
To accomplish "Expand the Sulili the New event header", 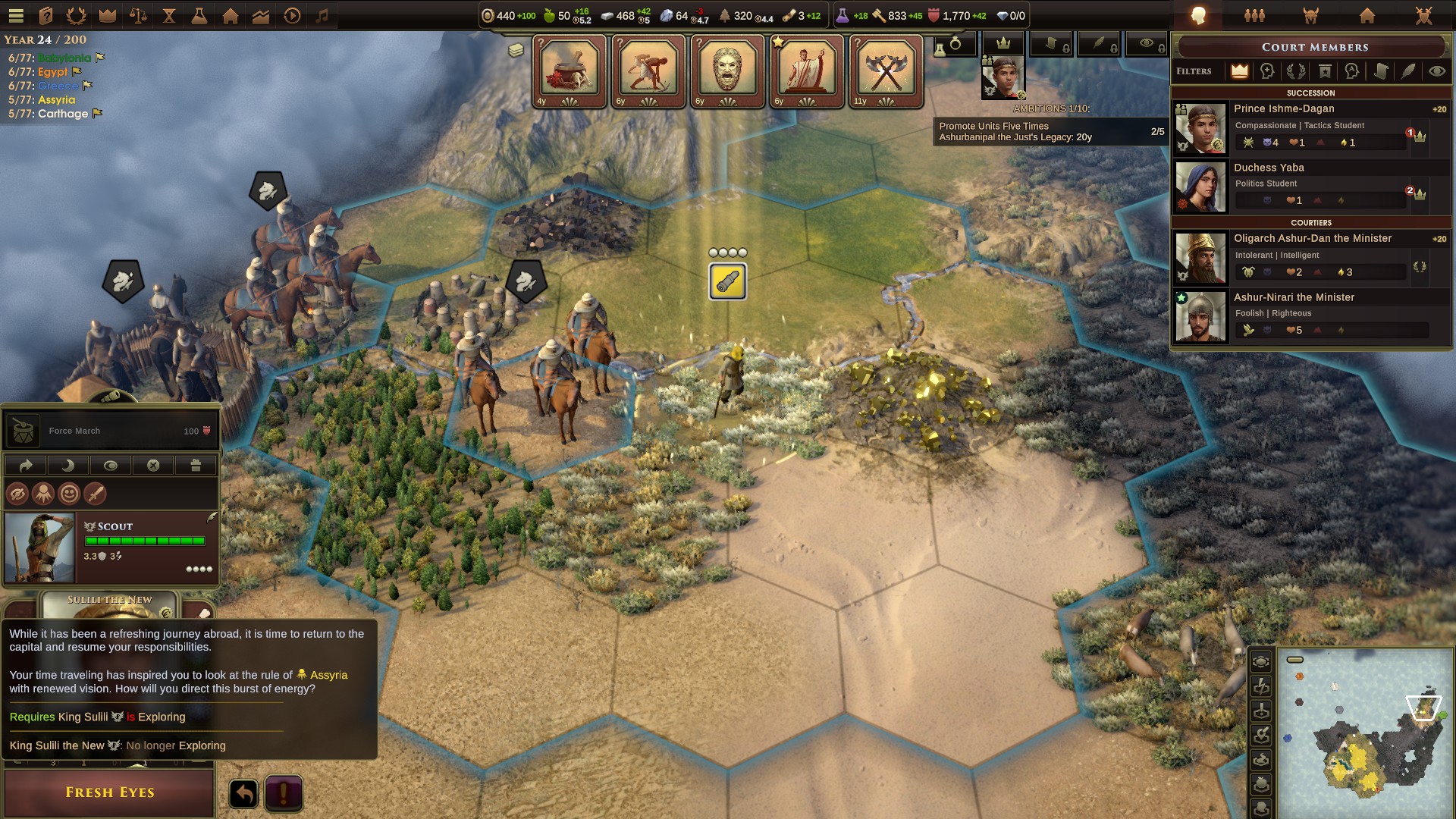I will click(111, 599).
